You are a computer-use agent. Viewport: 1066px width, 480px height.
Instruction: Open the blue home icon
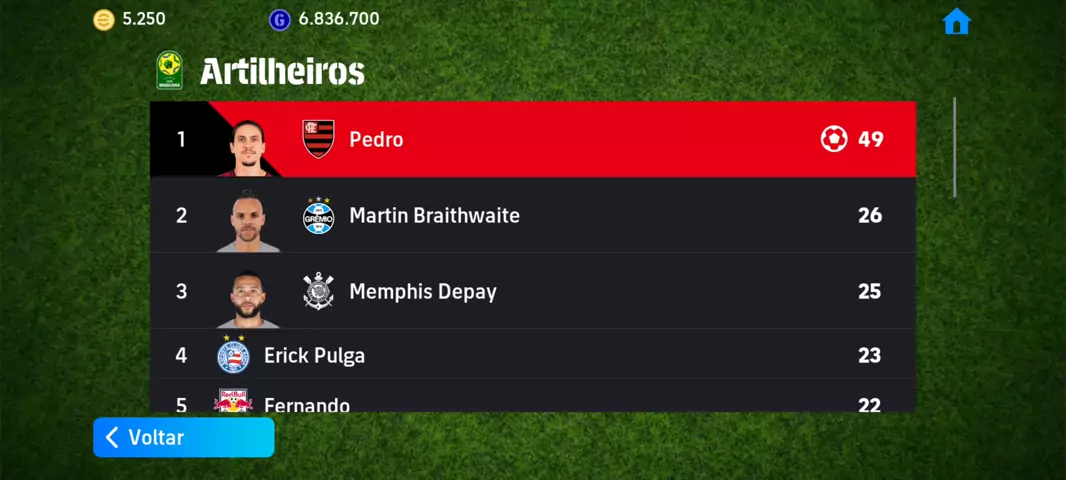coord(956,22)
